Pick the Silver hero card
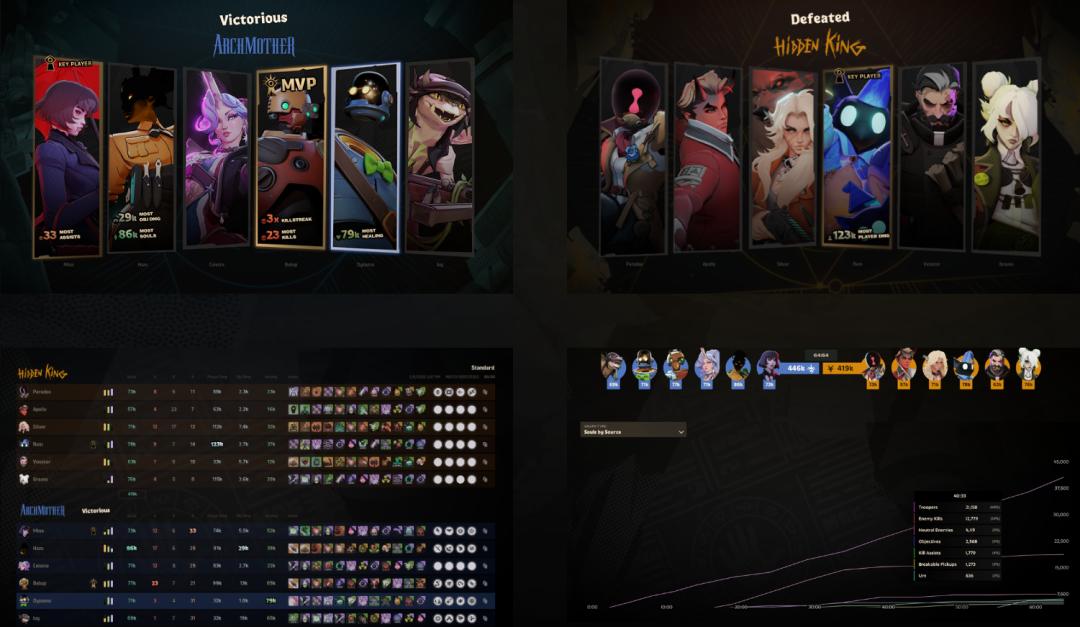This screenshot has height=627, width=1080. click(783, 158)
